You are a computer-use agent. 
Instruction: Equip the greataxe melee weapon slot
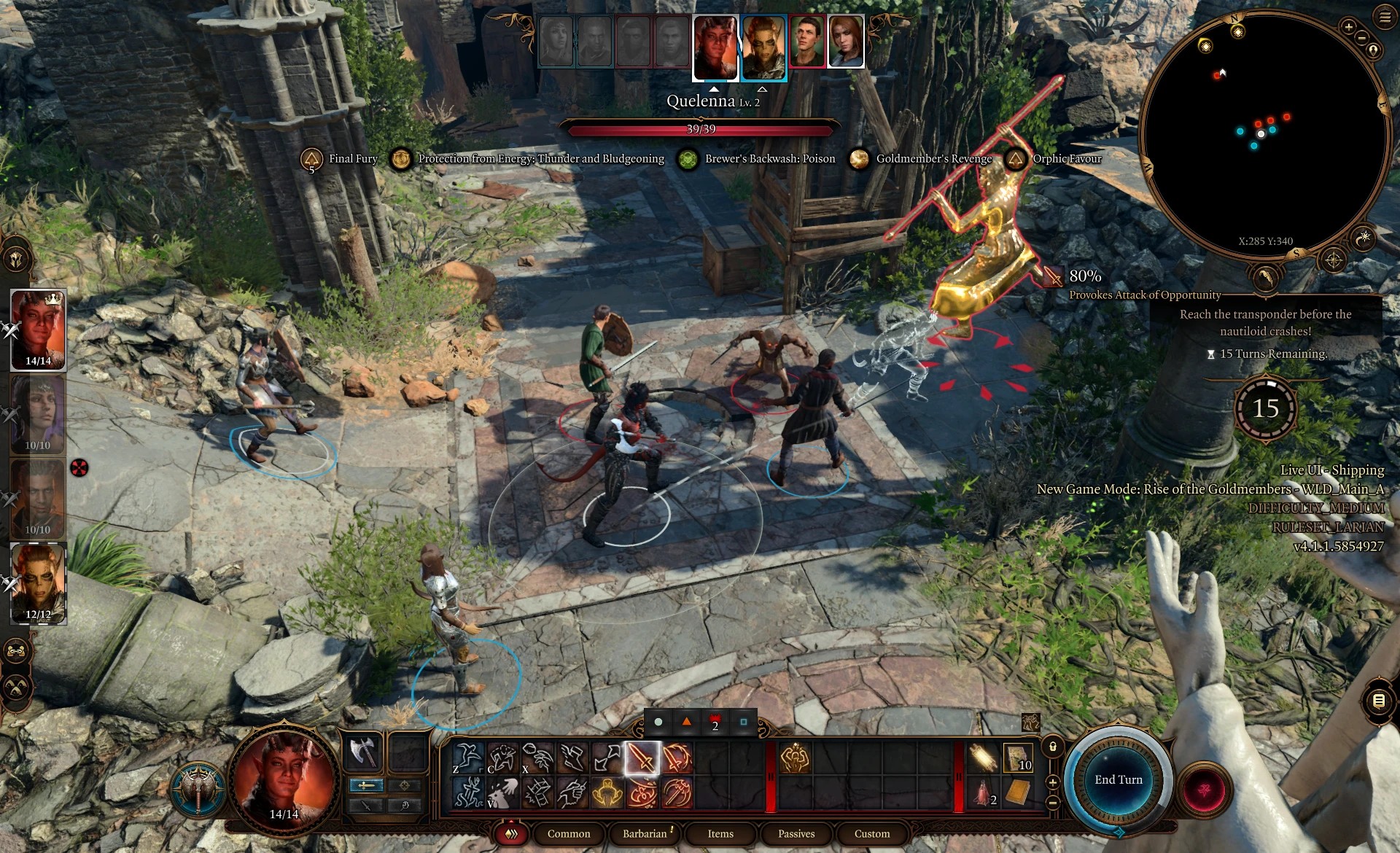(x=363, y=752)
